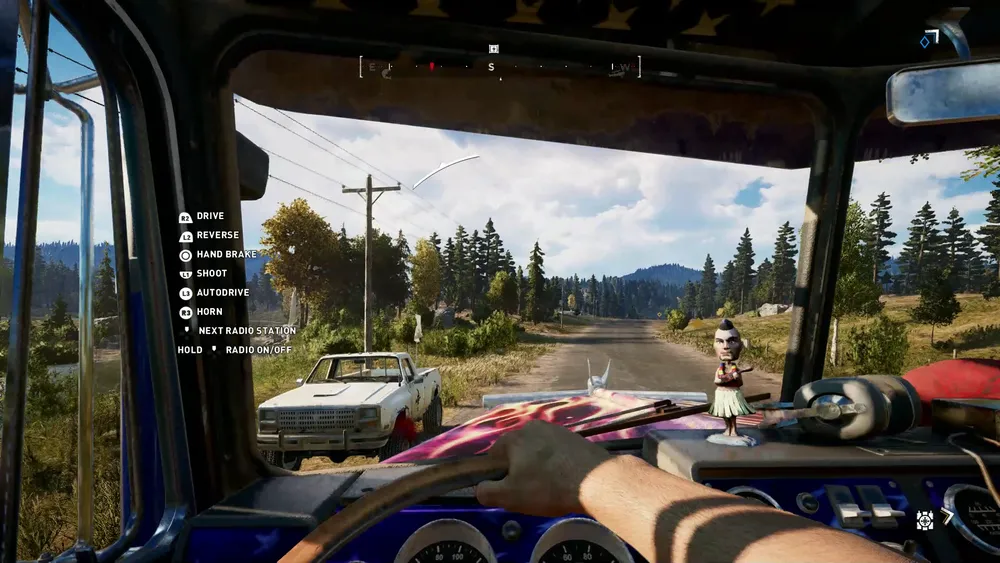
Task: Select the white square gear-shaped item icon
Action: tap(925, 518)
